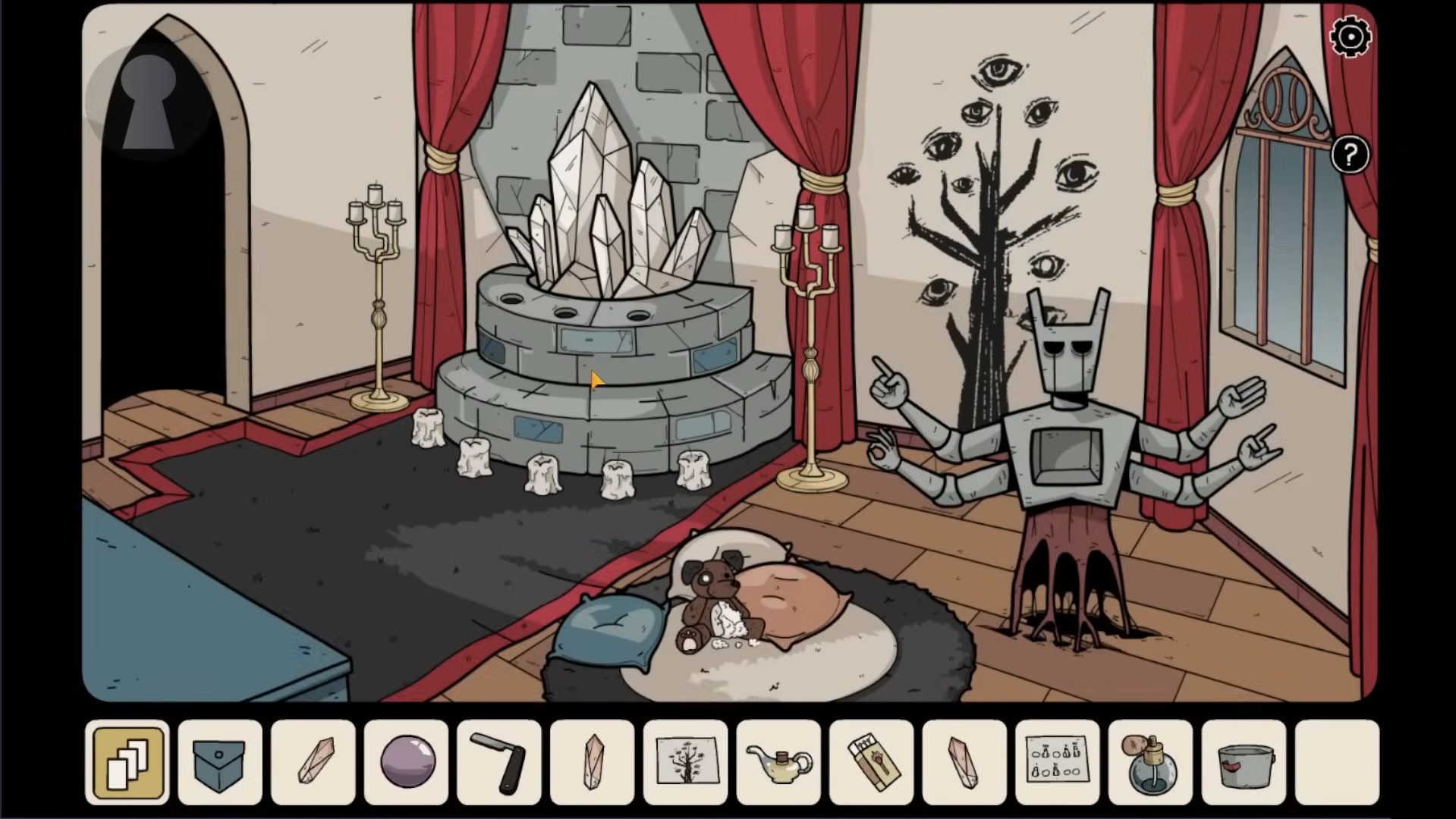Show the question mark hint

1350,155
